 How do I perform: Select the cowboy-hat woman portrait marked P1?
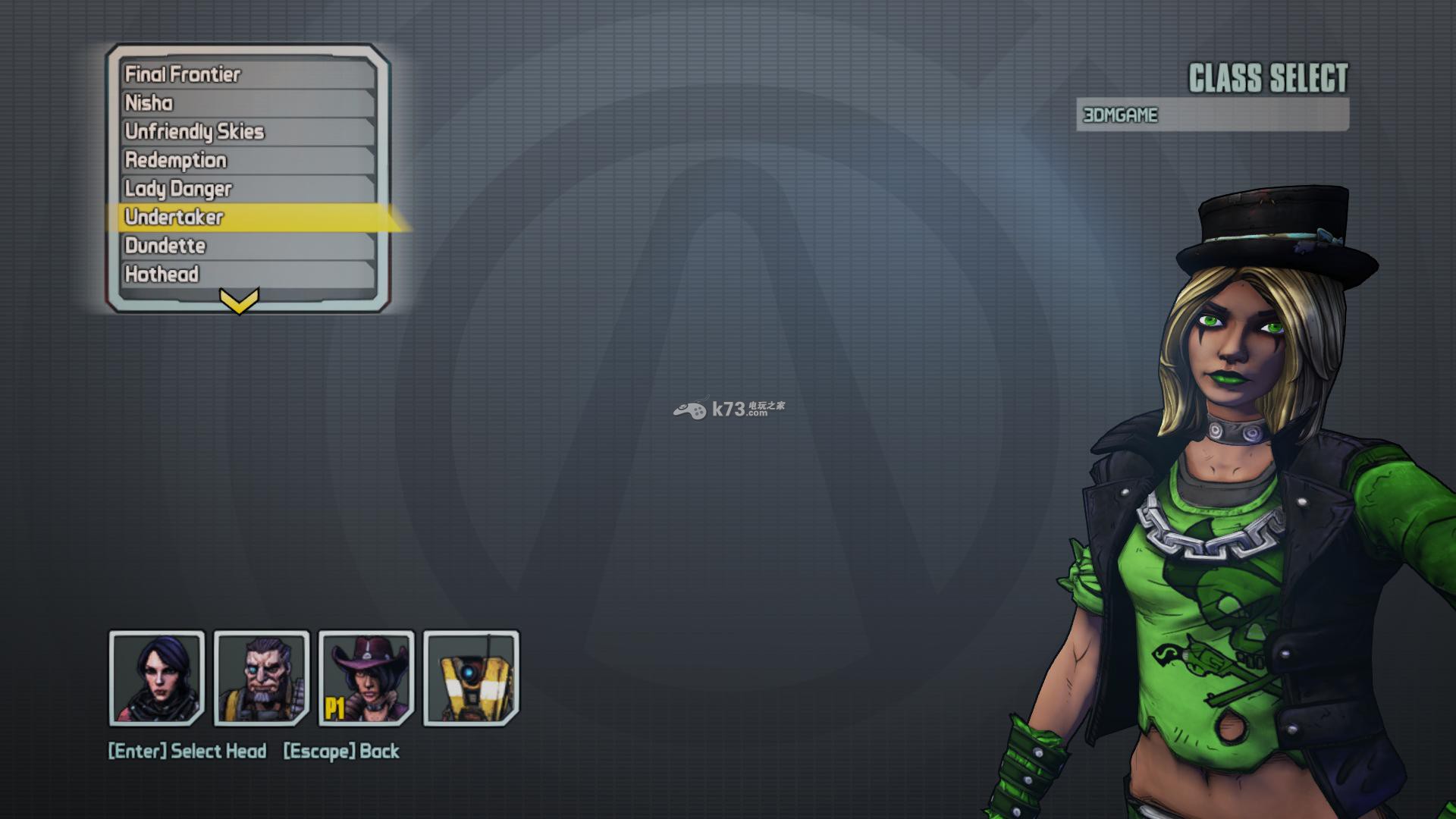(366, 678)
